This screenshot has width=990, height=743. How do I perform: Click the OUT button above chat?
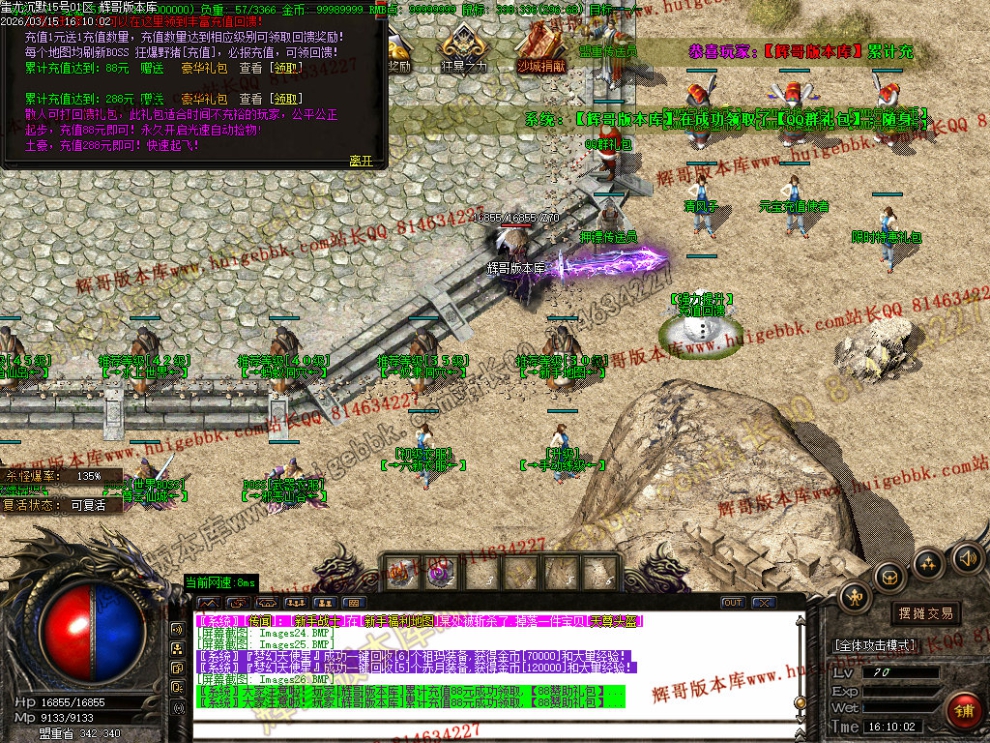[732, 603]
